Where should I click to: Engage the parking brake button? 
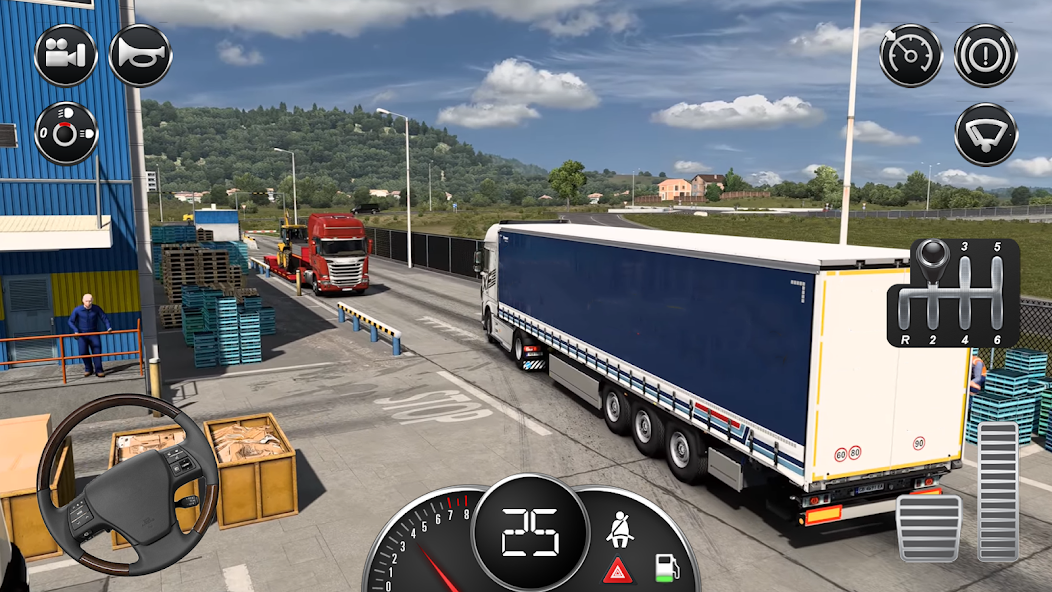click(x=985, y=55)
